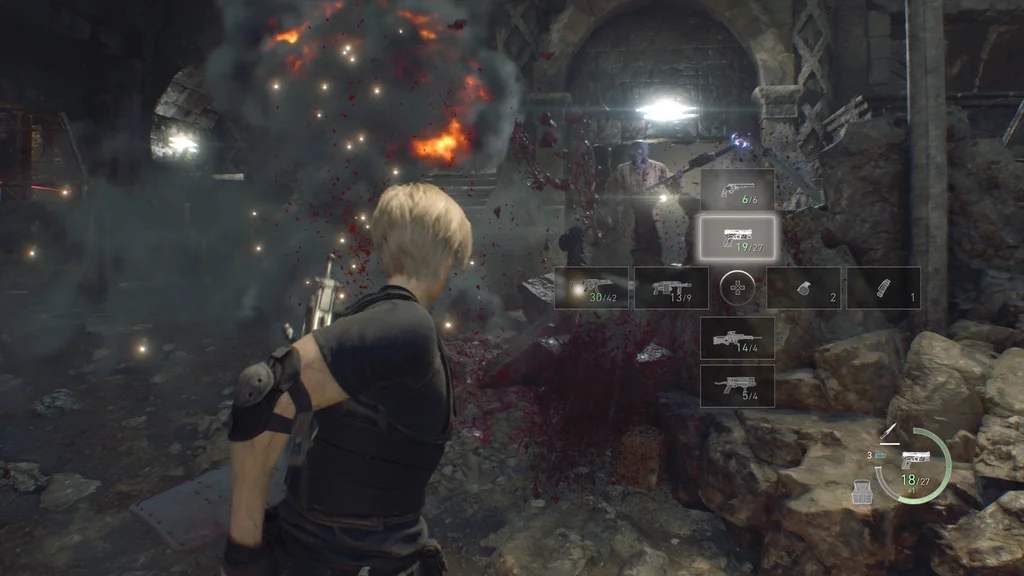
Task: Choose the highlighted handgun slot in weapon shortcuts
Action: pos(737,238)
